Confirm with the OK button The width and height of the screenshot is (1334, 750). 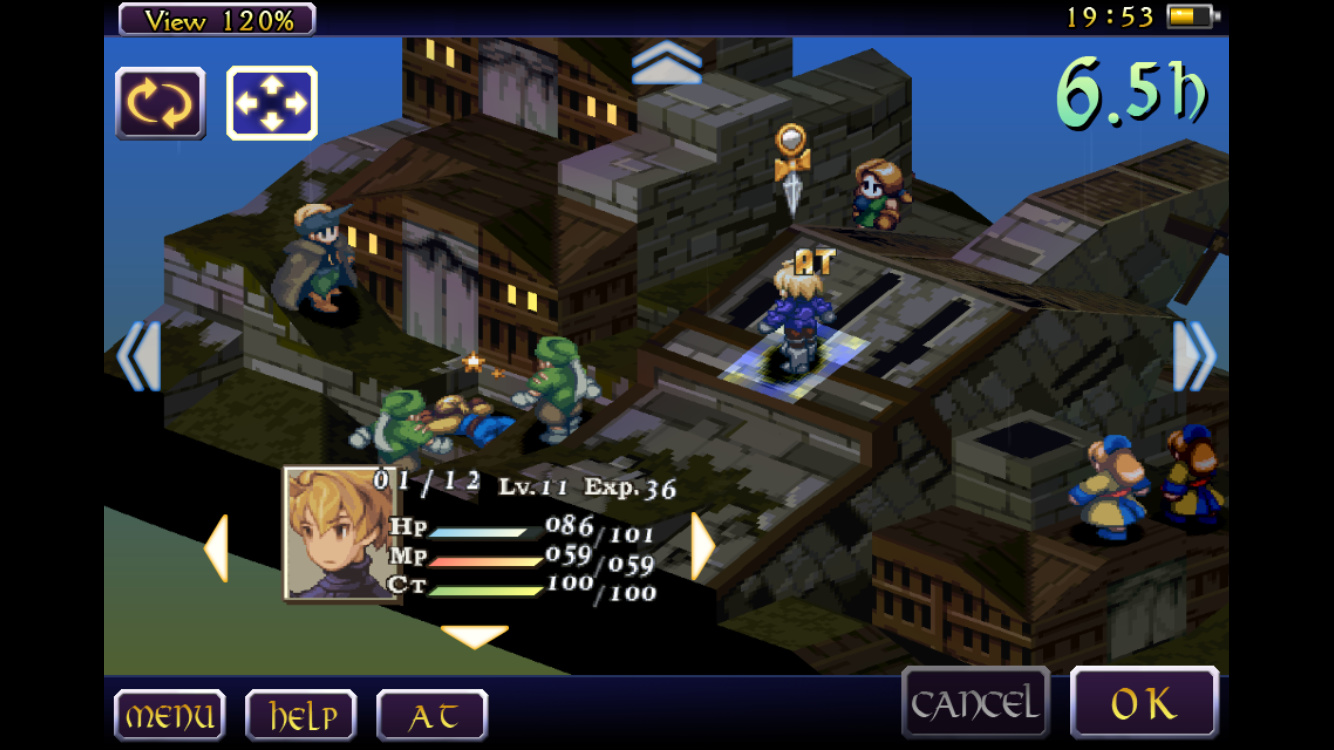(1144, 703)
